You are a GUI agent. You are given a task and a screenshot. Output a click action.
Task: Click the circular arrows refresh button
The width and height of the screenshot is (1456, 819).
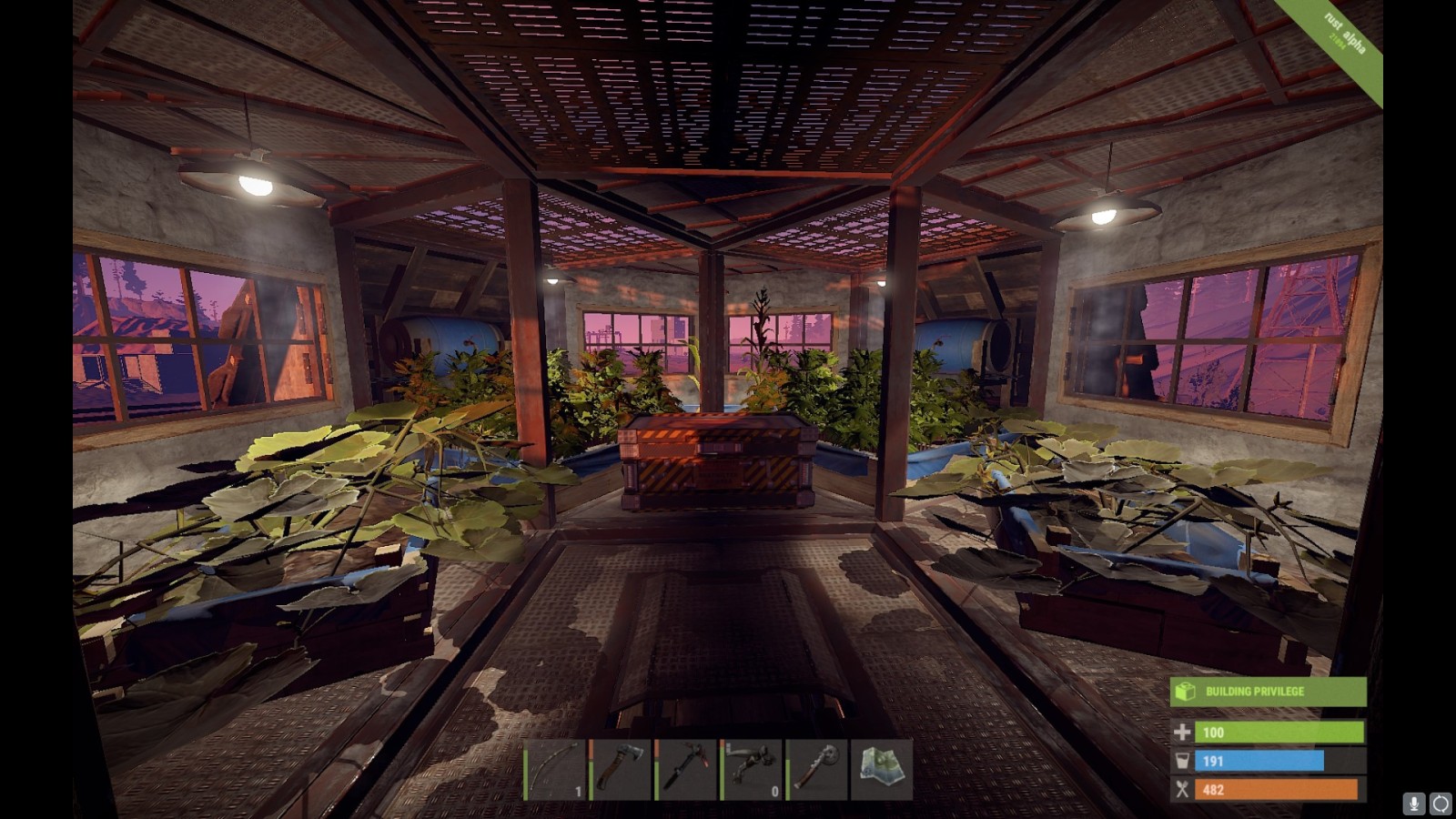(x=1441, y=804)
